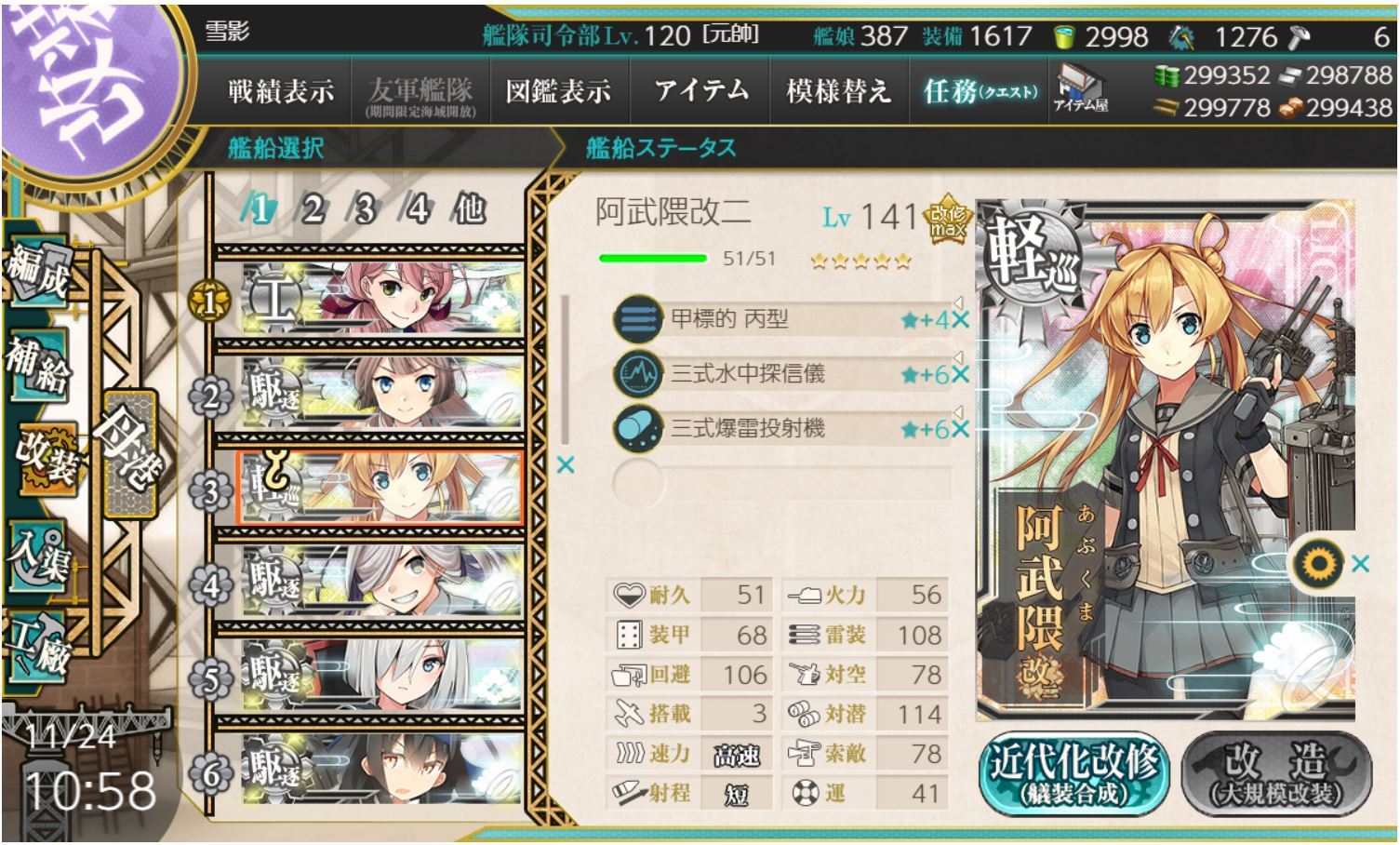The height and width of the screenshot is (845, 1400).
Task: Visit the アイテム屋 item shop
Action: [1080, 89]
